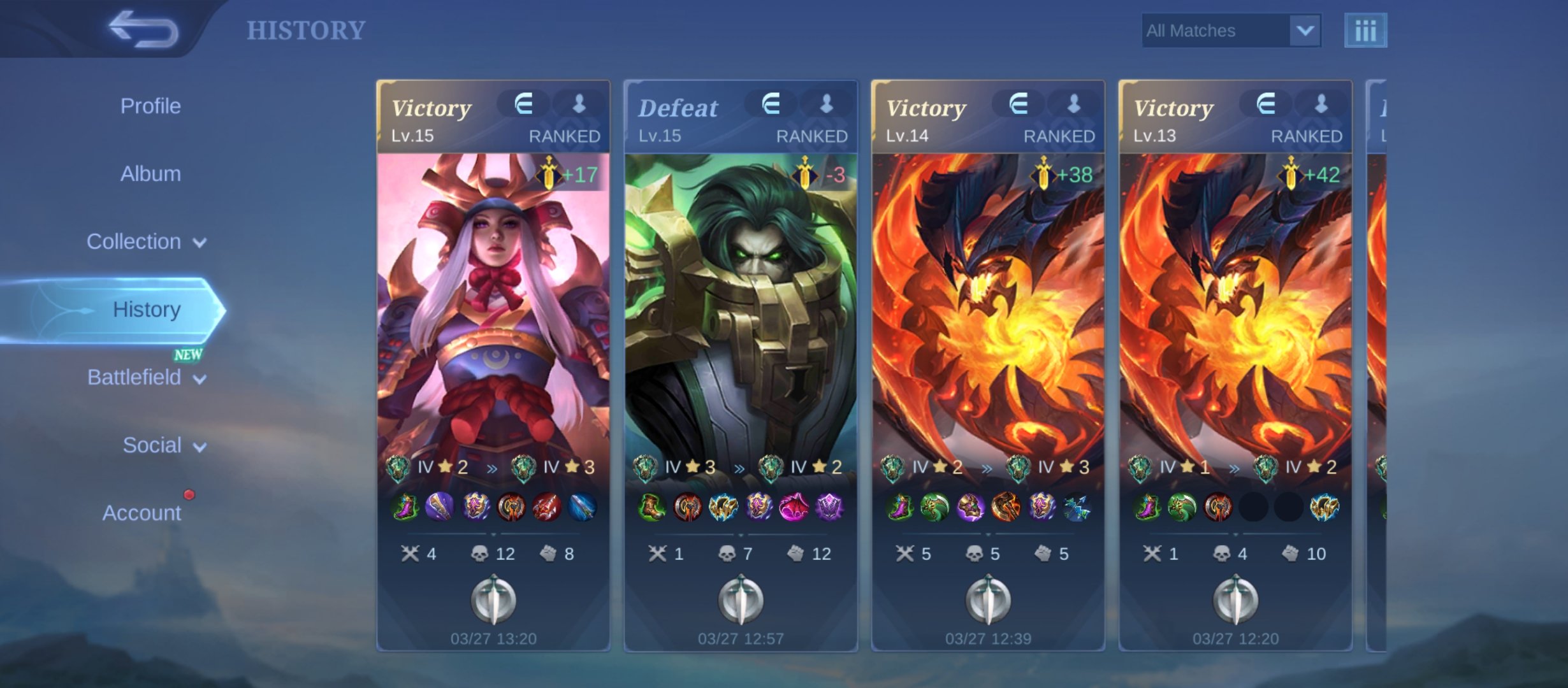Switch to the Album tab
1568x688 pixels.
click(150, 174)
